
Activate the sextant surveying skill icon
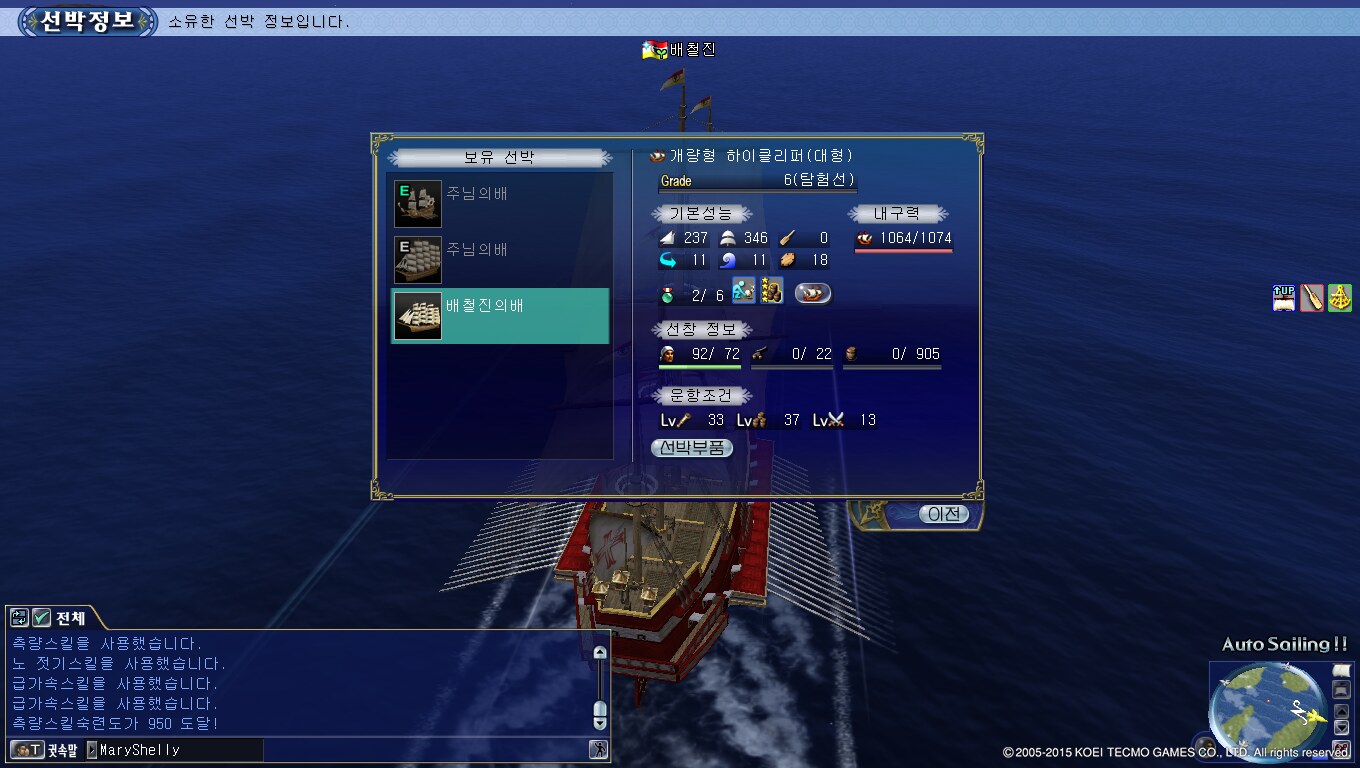[x=1340, y=298]
